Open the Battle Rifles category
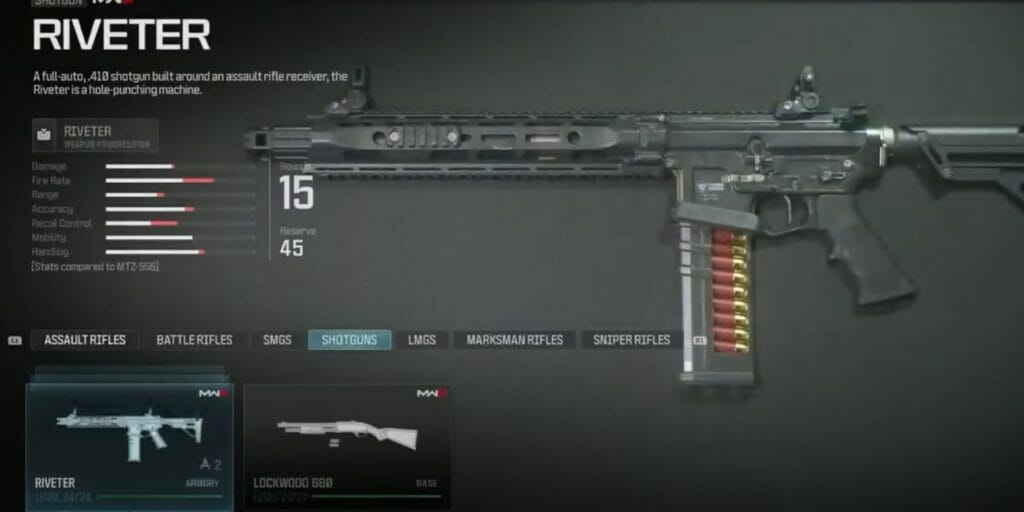Screen dimensions: 1024x512 [194, 340]
